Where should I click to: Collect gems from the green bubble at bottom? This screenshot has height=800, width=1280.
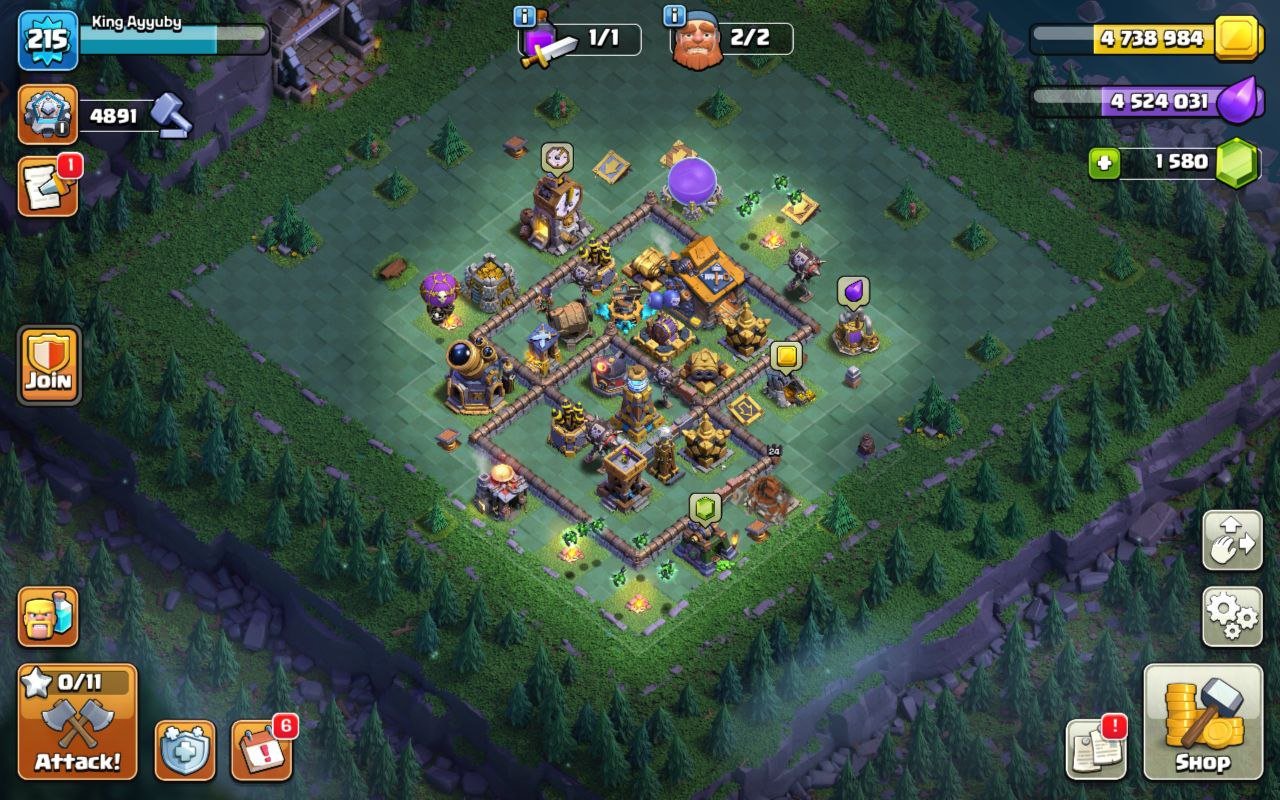(x=706, y=507)
